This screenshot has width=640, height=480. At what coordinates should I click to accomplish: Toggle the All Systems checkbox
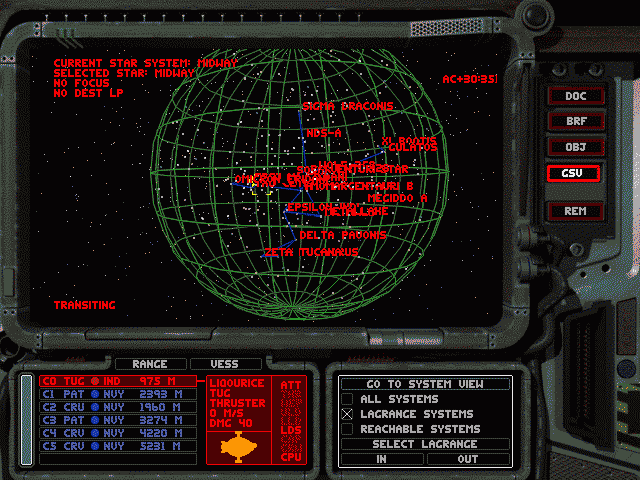pos(348,399)
